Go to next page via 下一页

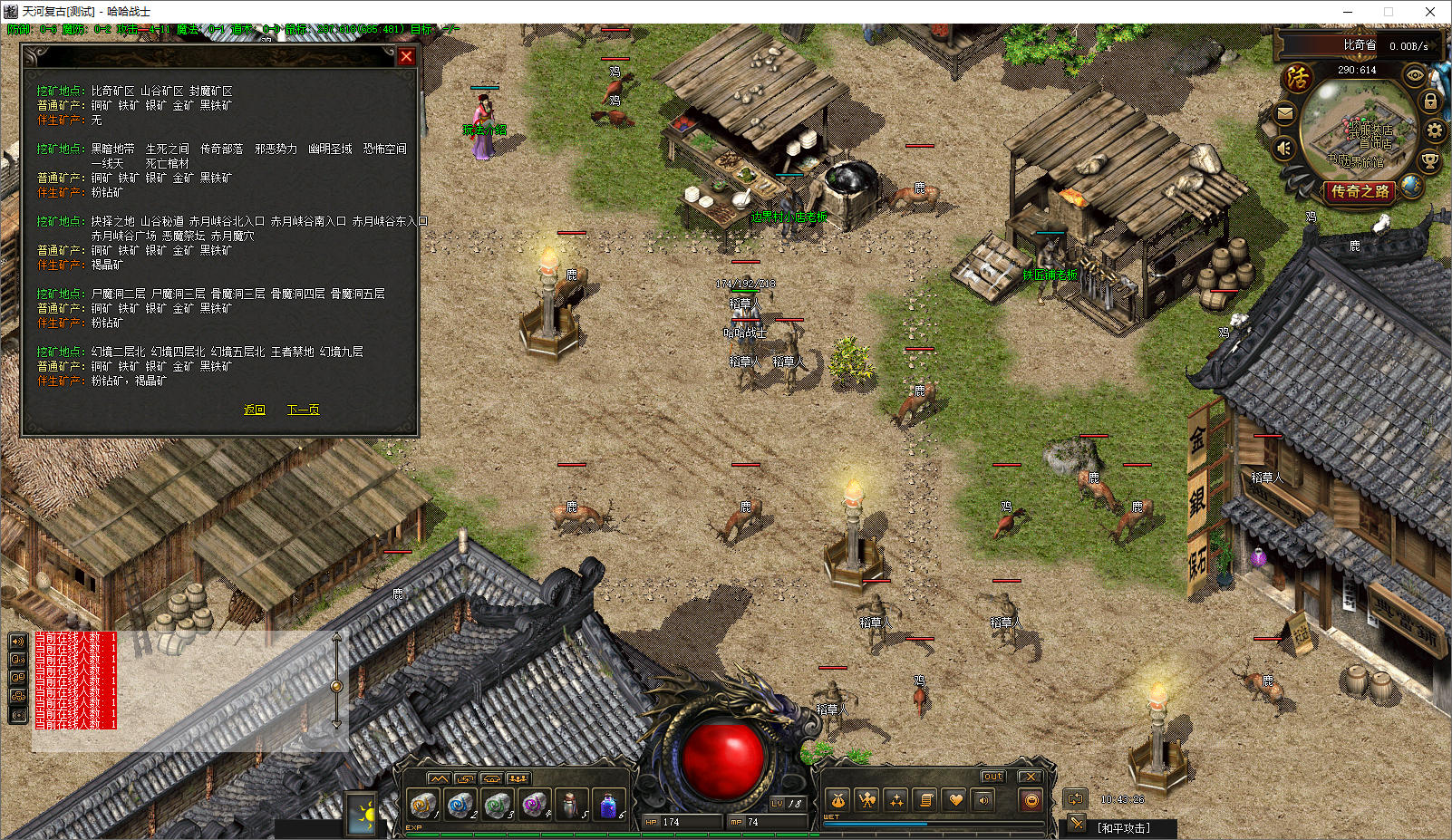(303, 410)
